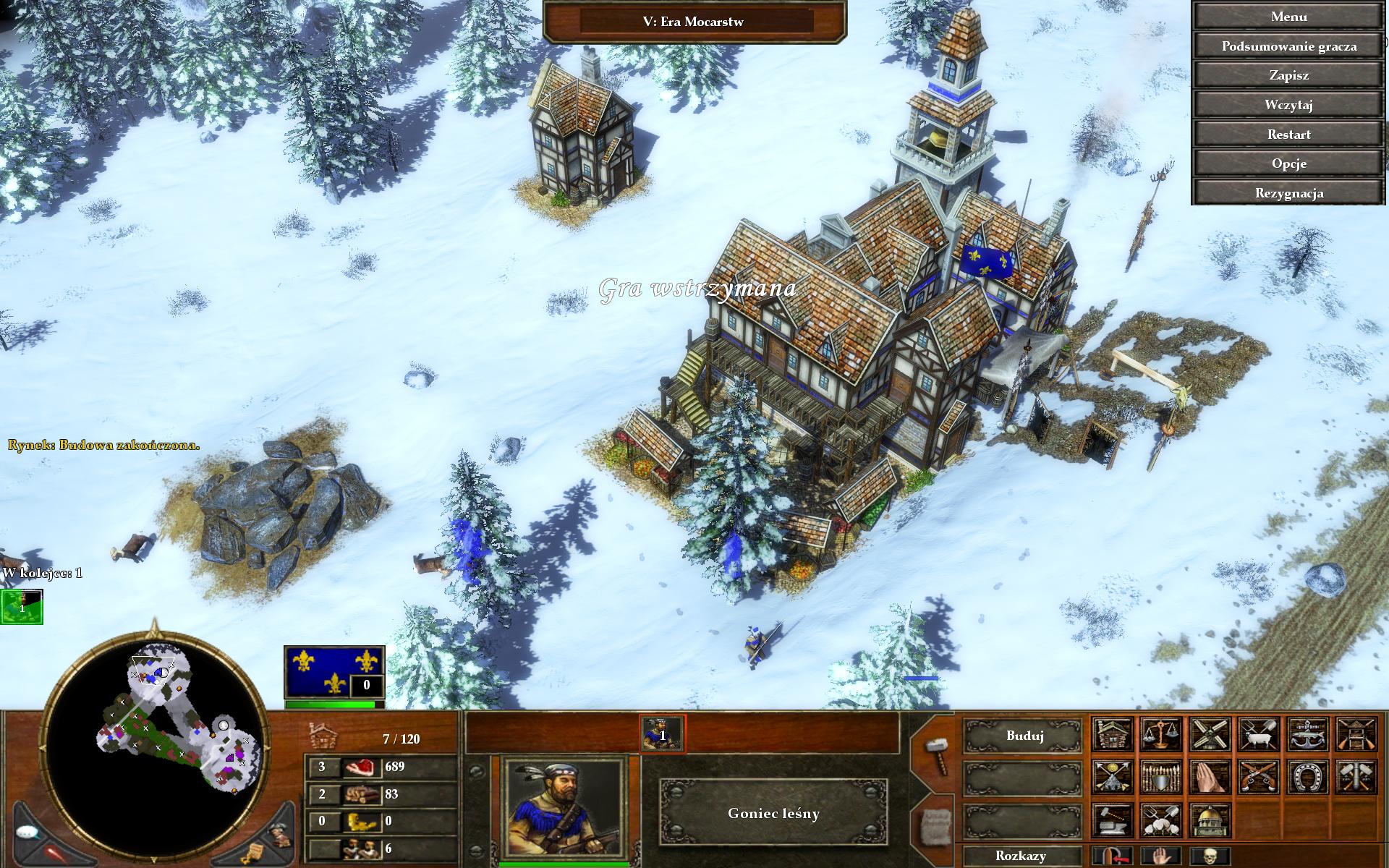Image resolution: width=1389 pixels, height=868 pixels.
Task: Open the Opcje settings
Action: (x=1288, y=163)
